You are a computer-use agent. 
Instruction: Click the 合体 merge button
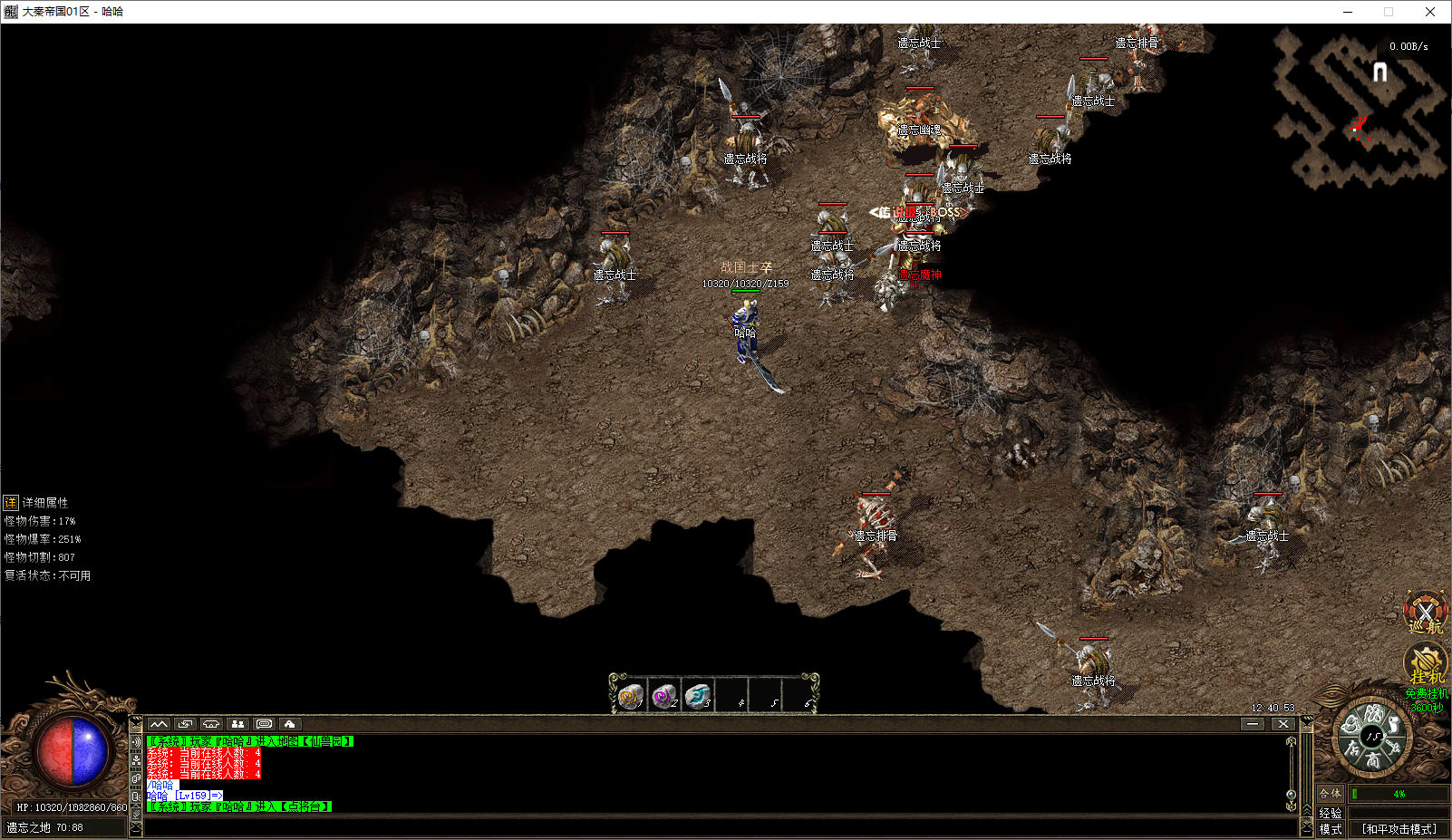[x=1330, y=794]
